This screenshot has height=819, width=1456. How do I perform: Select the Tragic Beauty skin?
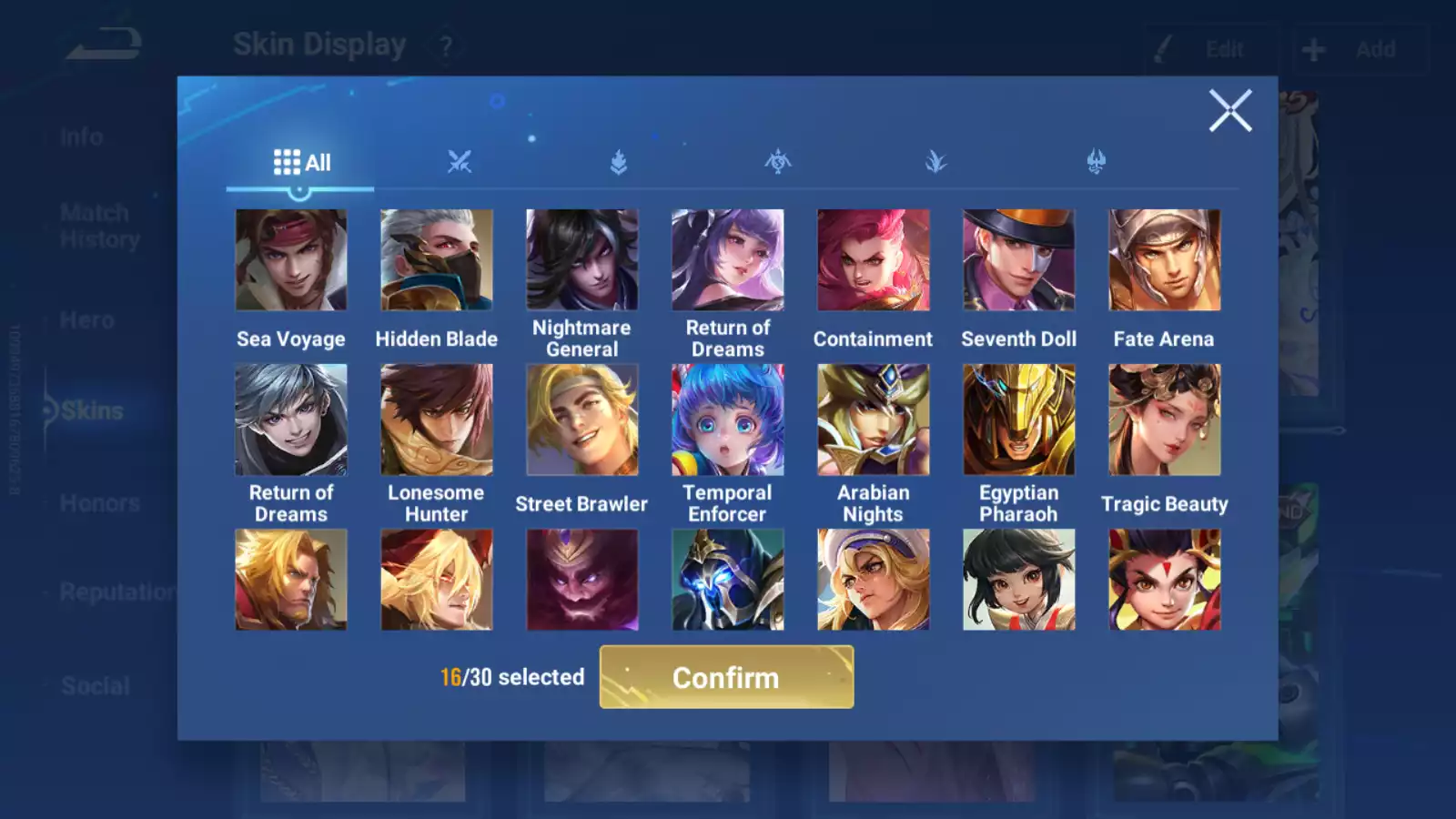click(1165, 418)
